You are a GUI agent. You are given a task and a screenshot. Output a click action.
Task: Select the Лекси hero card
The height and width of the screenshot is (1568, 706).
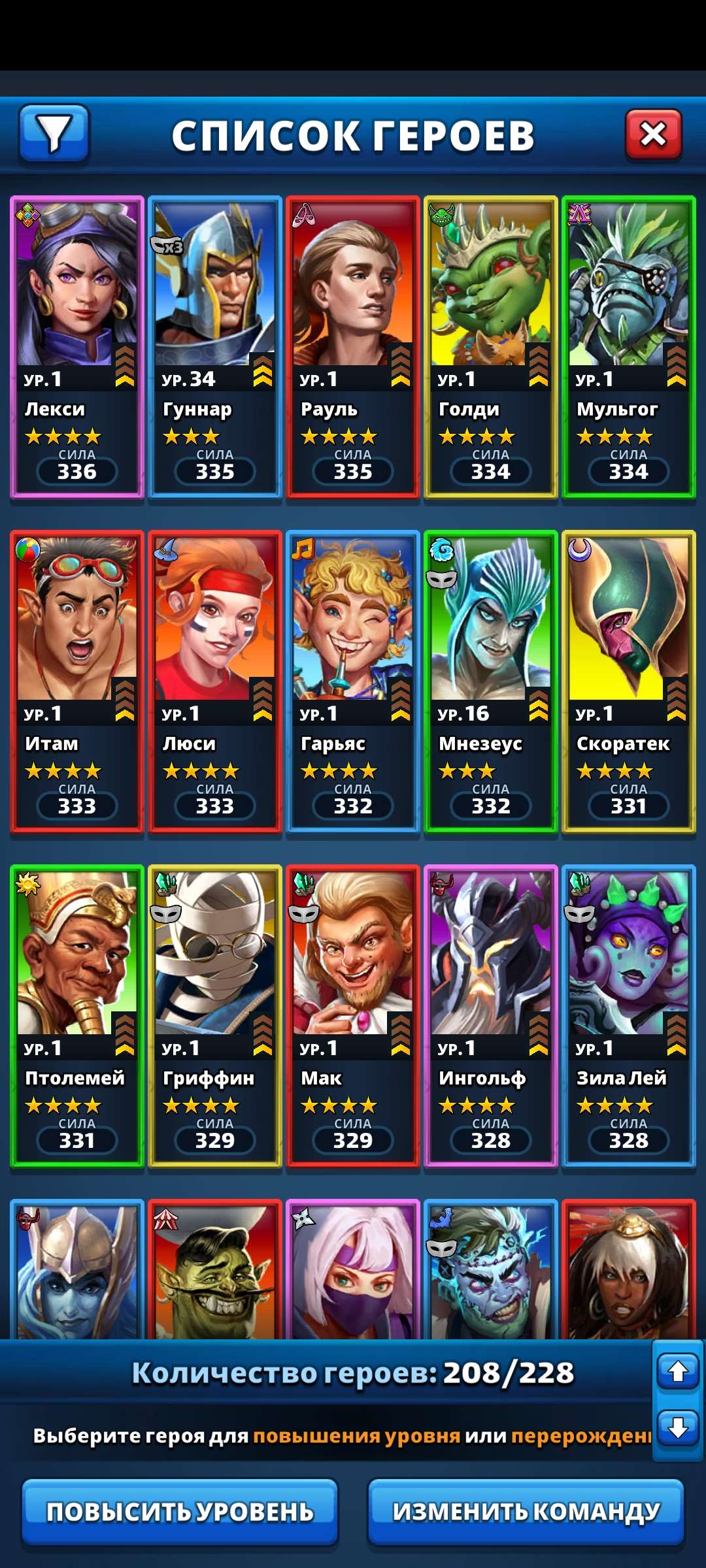coord(77,346)
